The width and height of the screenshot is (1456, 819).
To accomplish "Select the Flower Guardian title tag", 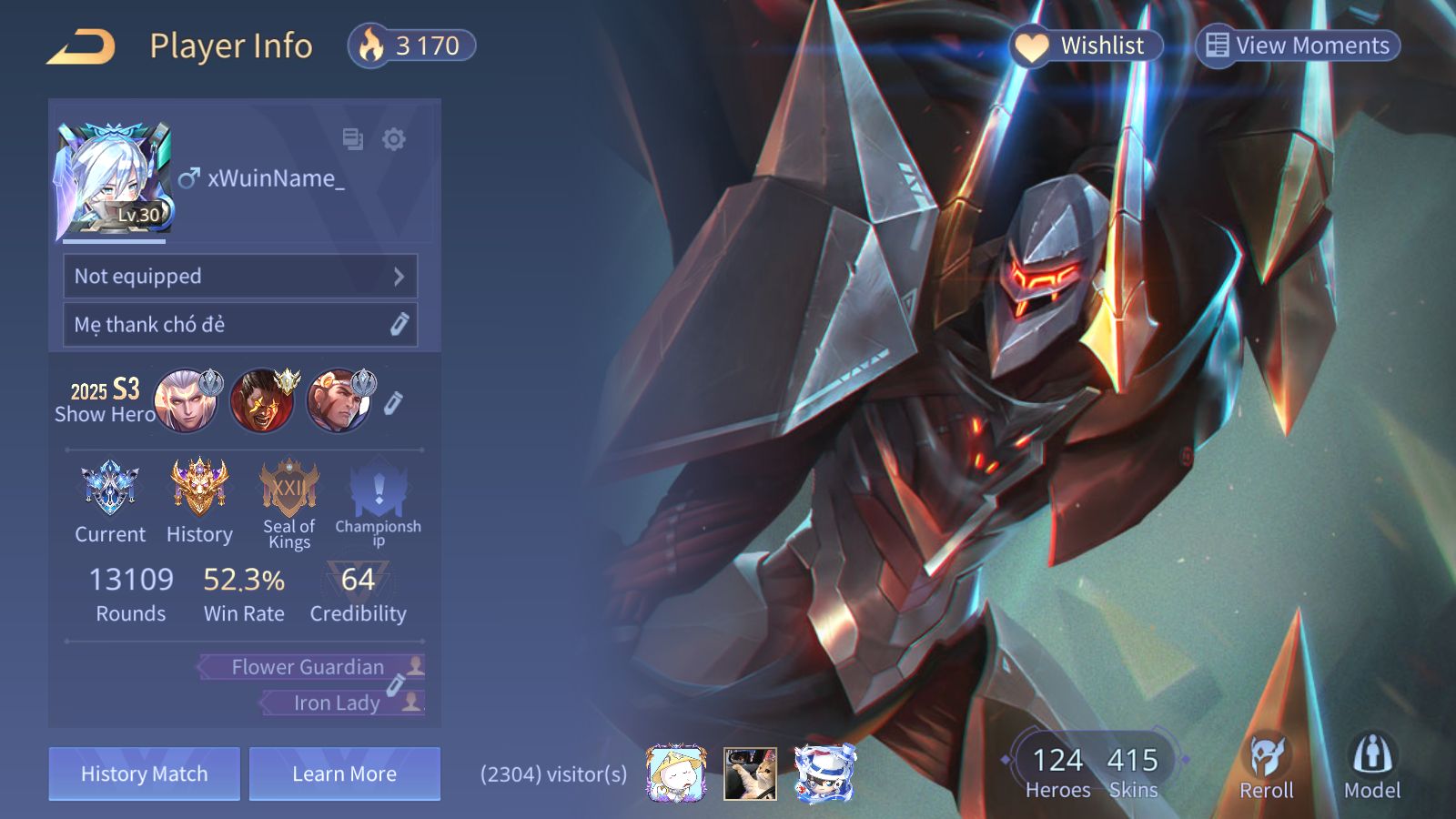I will click(309, 667).
